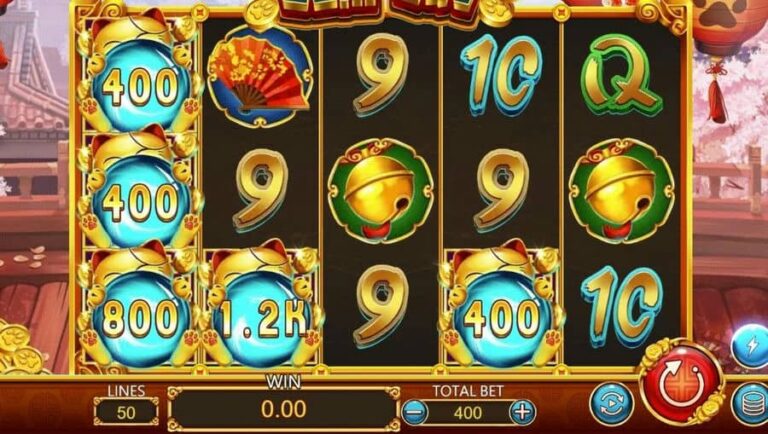Spin the reels with the red button
The width and height of the screenshot is (768, 434).
[x=682, y=383]
